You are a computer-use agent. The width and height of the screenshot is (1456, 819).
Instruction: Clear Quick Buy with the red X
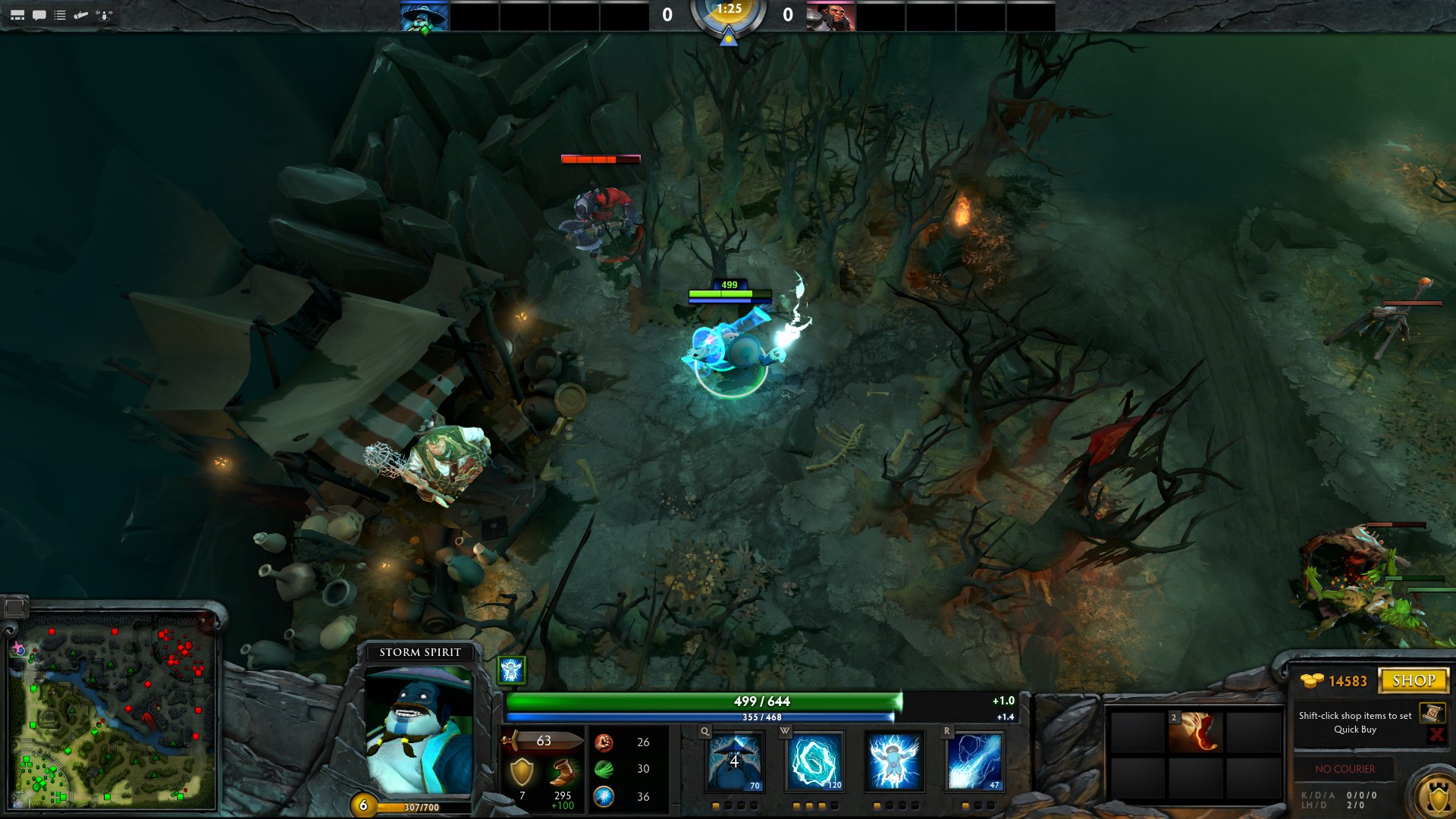click(x=1436, y=734)
